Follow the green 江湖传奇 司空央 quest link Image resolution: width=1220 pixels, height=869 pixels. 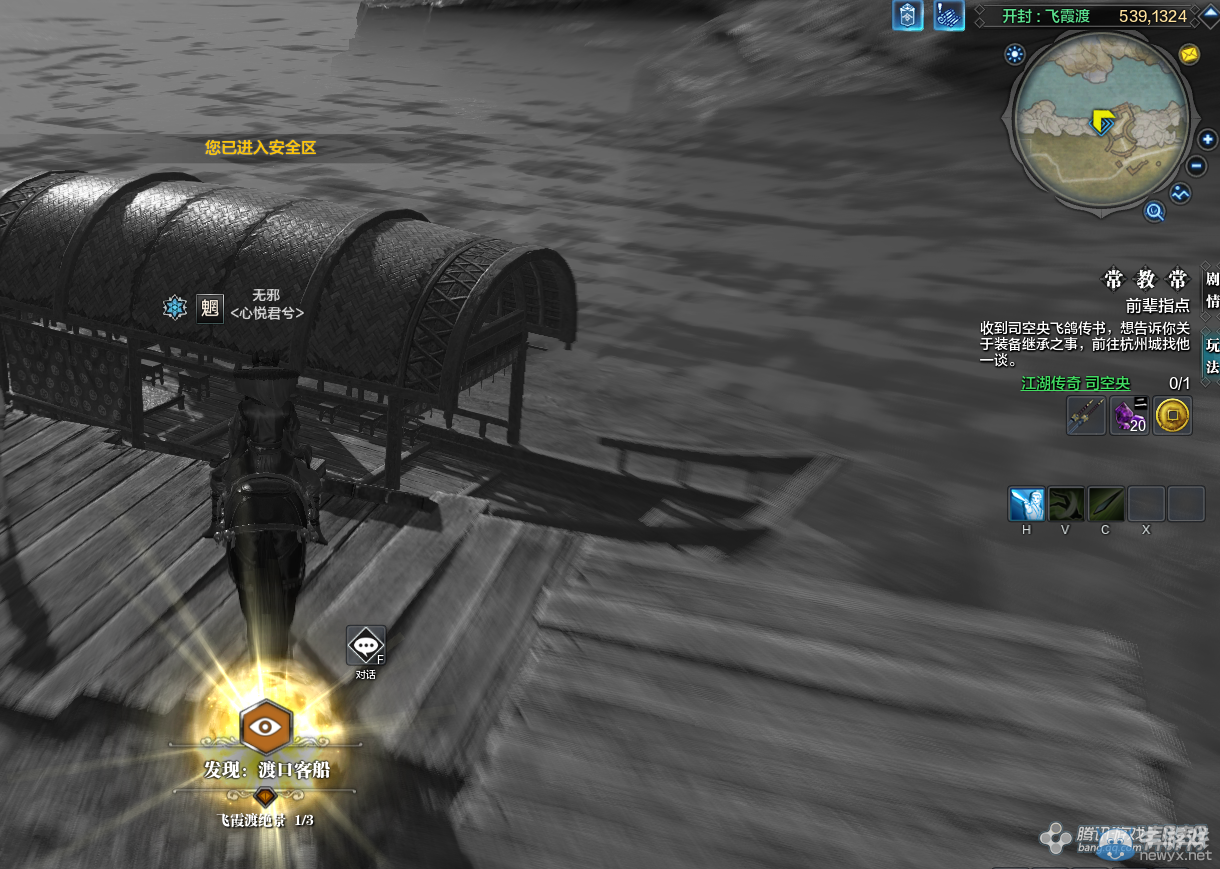pos(1075,383)
